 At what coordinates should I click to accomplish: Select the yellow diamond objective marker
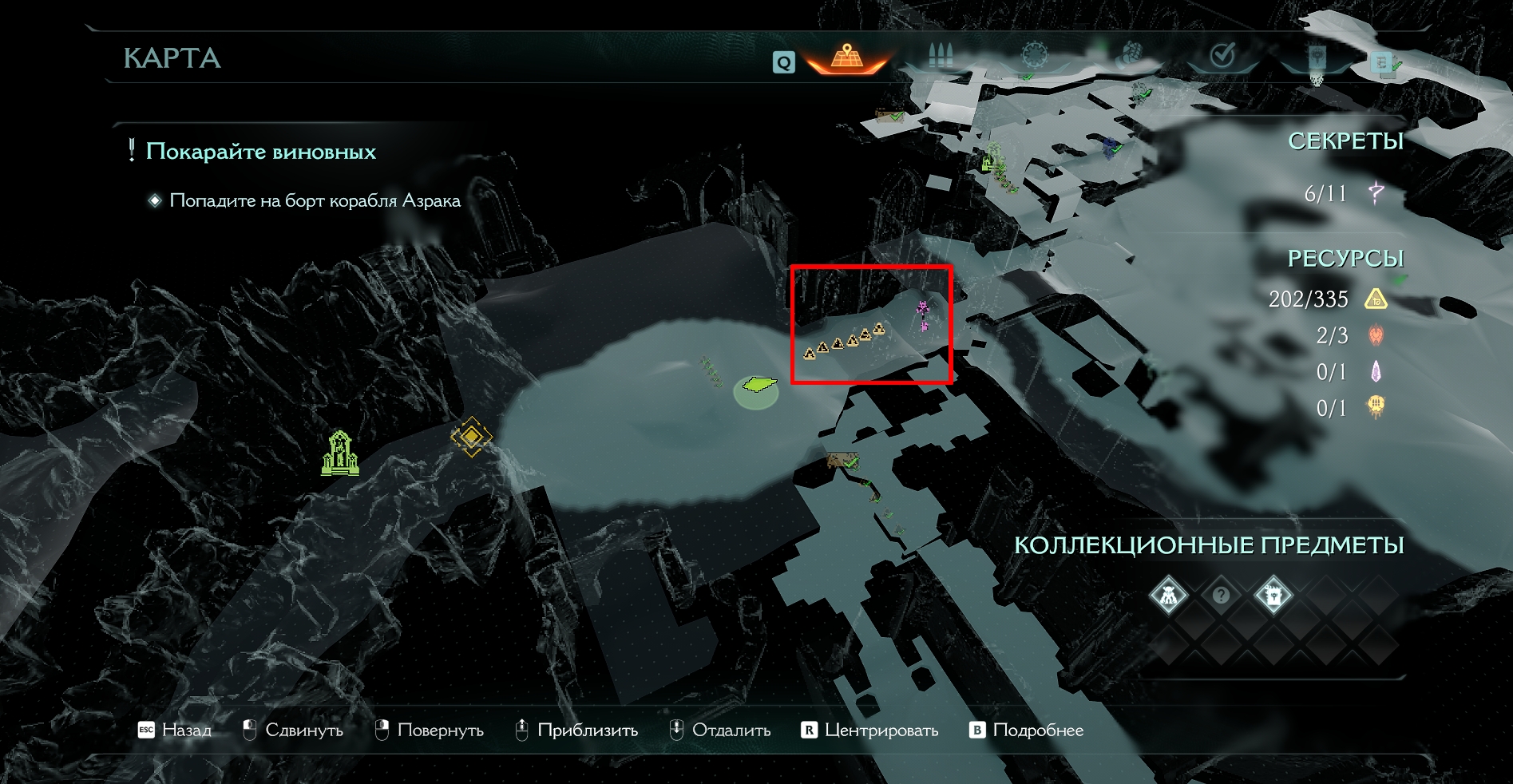coord(471,436)
